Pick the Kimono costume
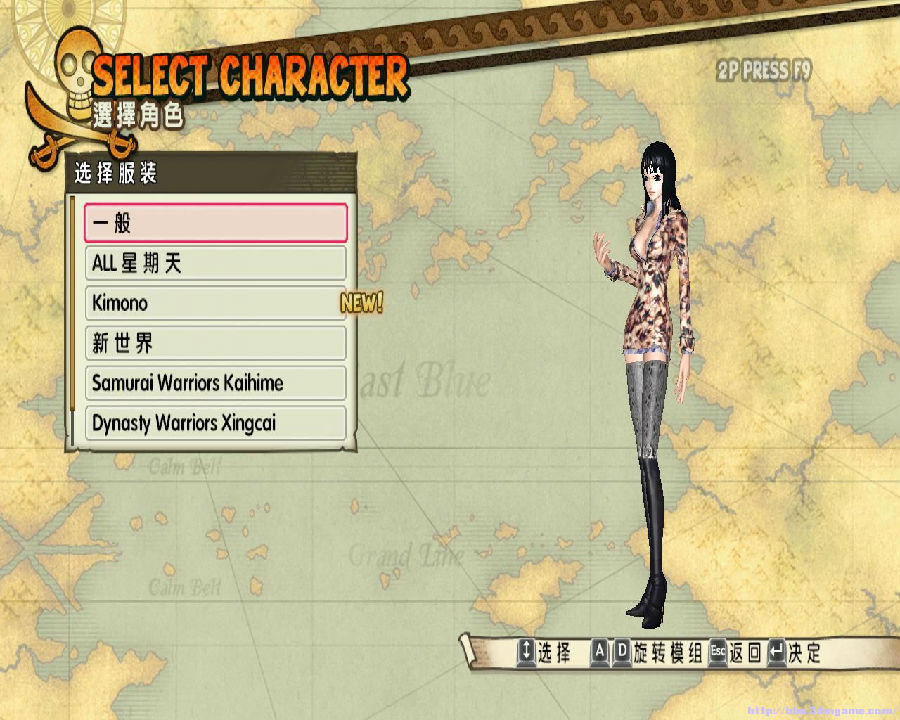 pos(215,303)
